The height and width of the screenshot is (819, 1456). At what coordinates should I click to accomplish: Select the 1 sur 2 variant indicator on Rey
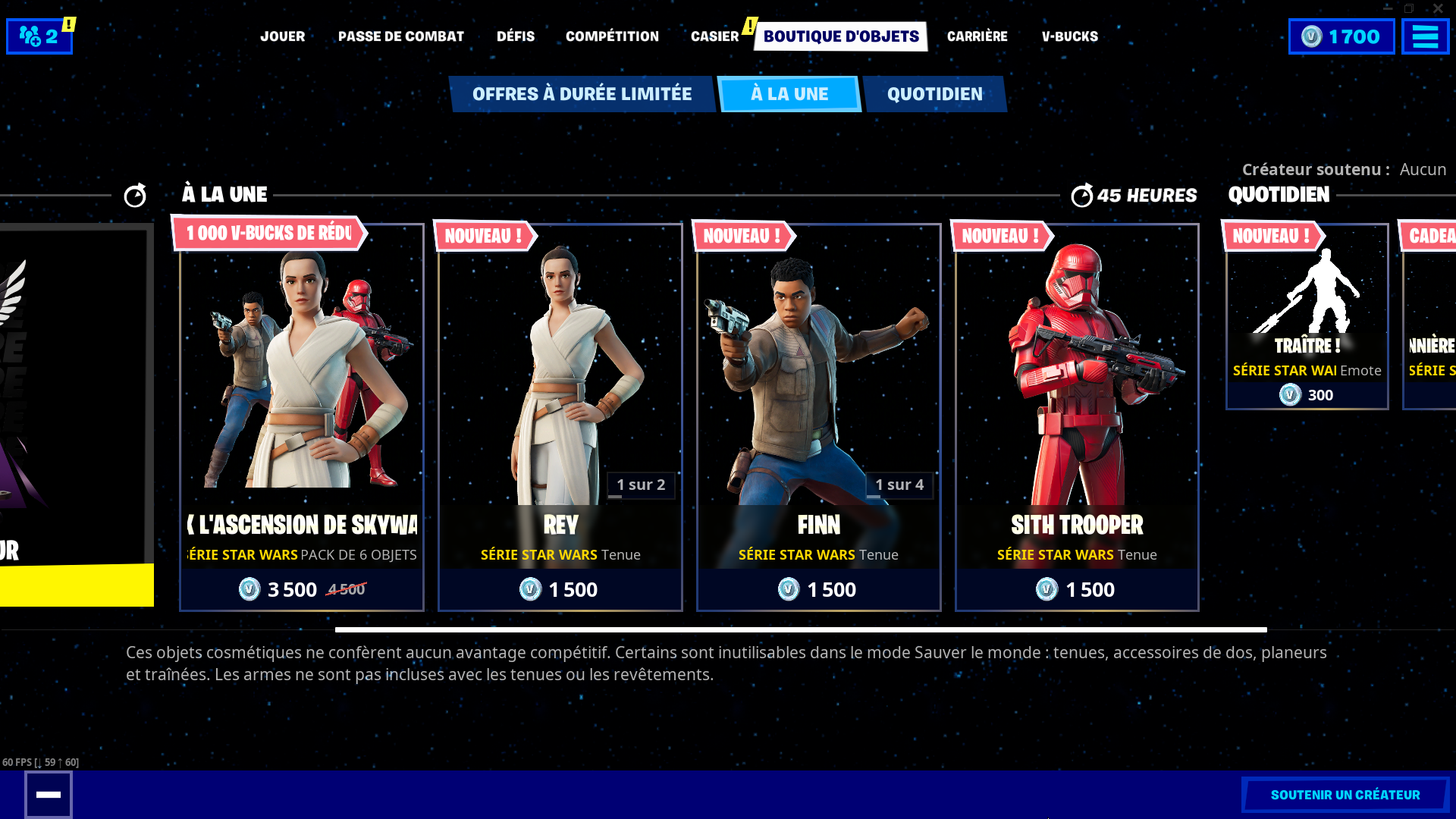[641, 485]
